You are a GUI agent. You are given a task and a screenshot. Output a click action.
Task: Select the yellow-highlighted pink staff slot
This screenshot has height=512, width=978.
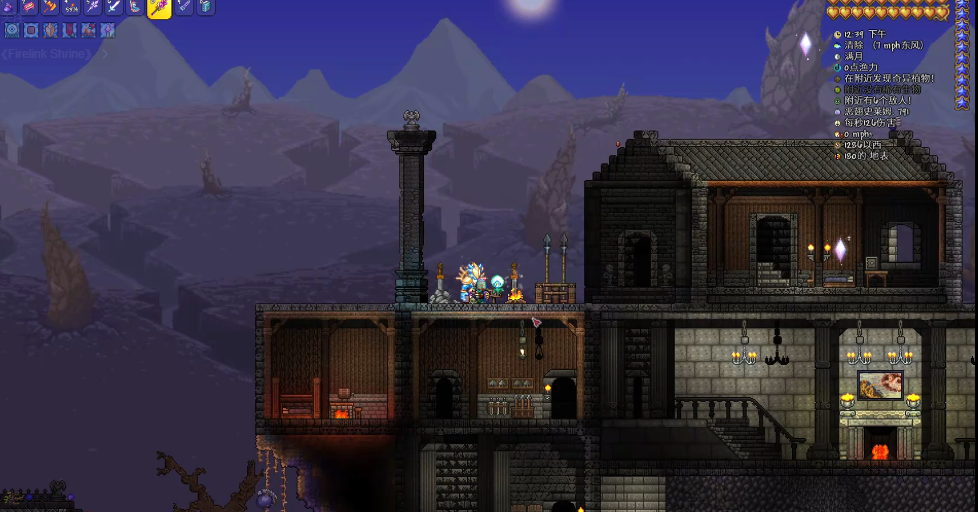tap(159, 8)
